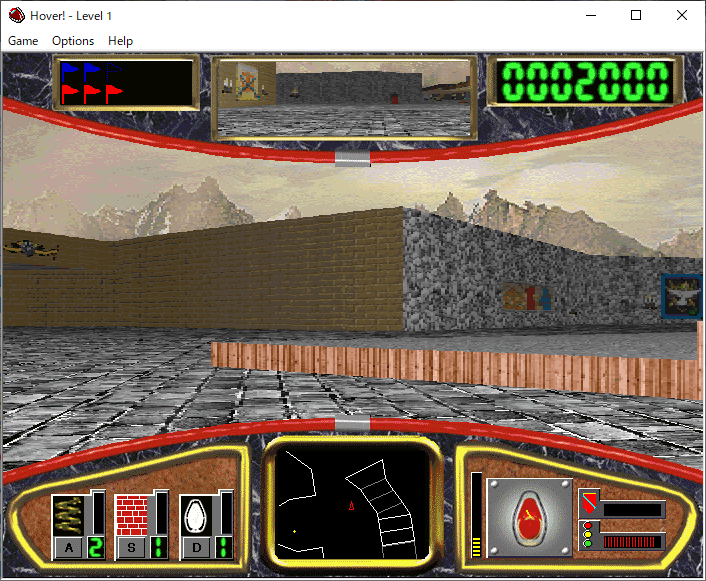
Task: Activate the spring jump item
Action: 67,516
